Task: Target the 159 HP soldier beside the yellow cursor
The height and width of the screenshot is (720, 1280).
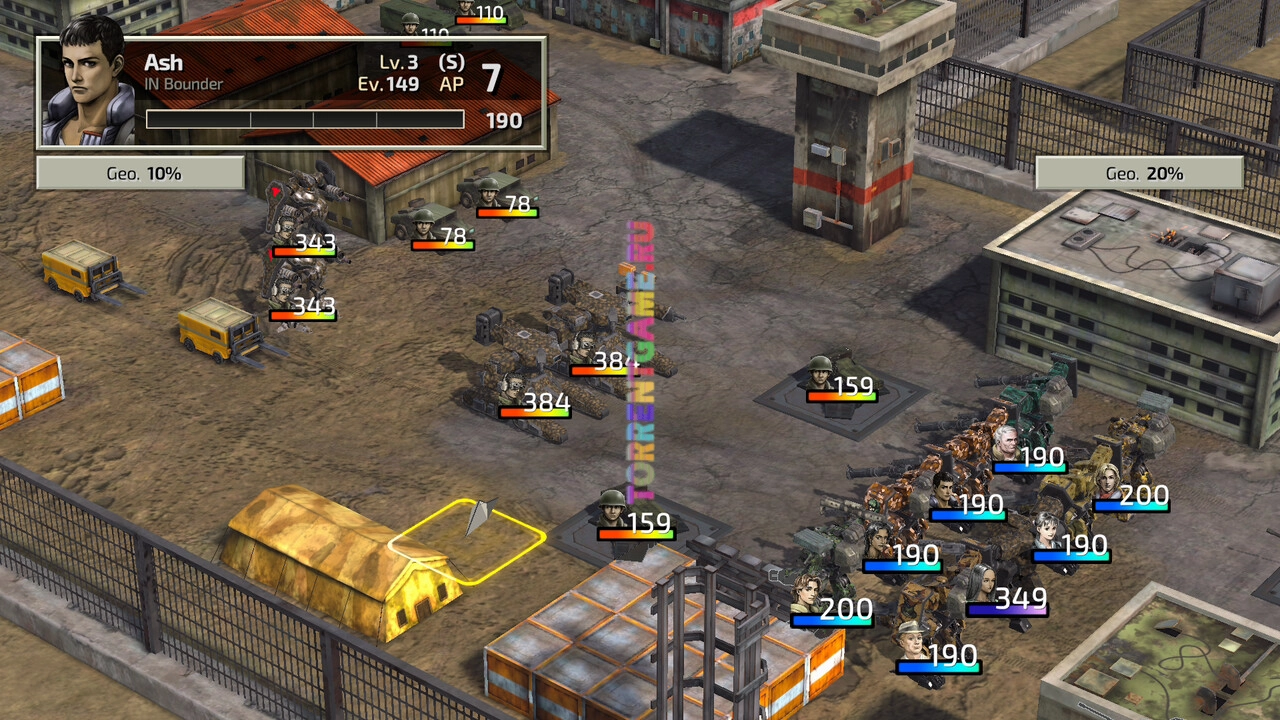Action: [614, 508]
